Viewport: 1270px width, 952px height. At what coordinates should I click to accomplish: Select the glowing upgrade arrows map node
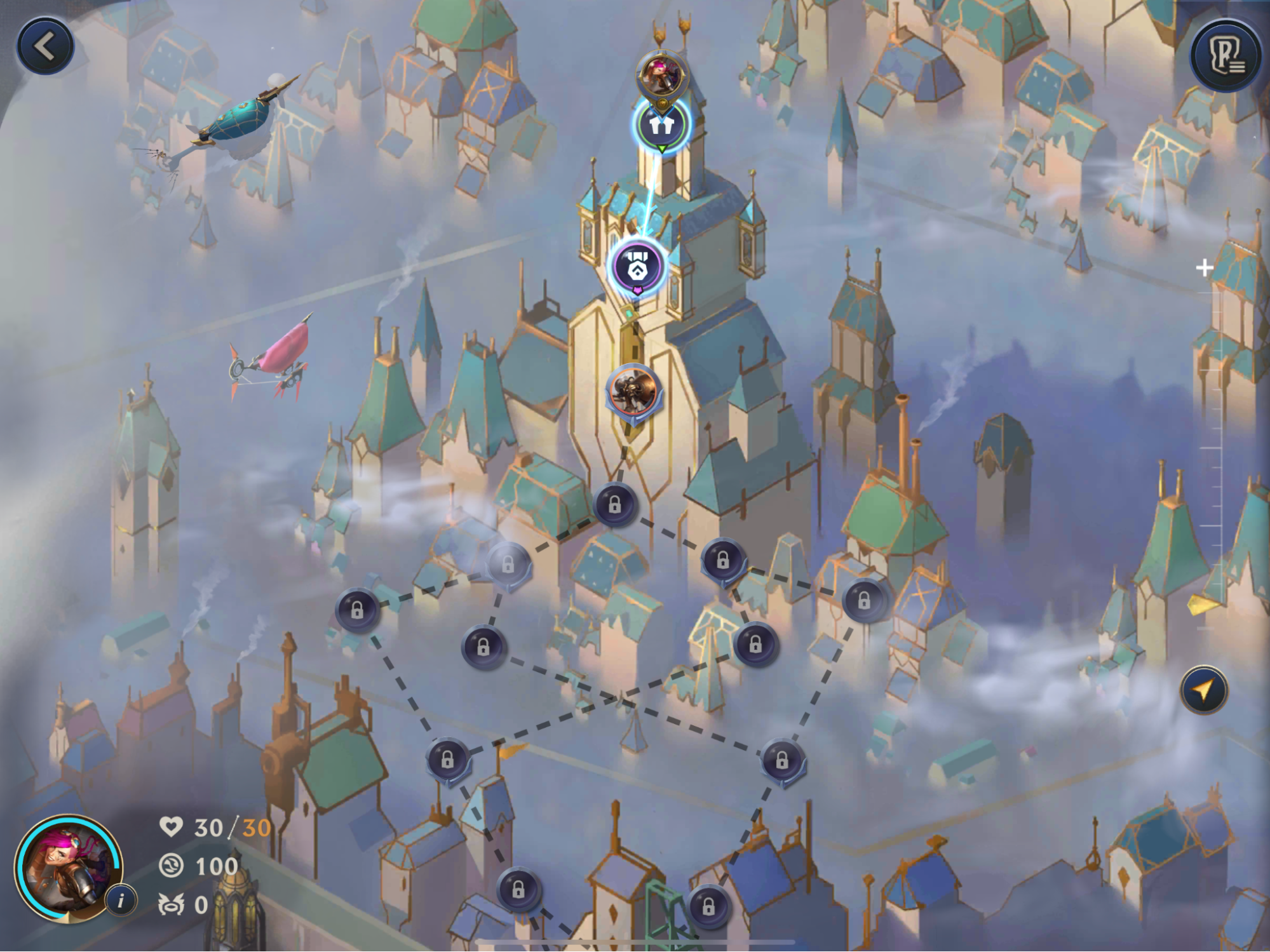tap(661, 125)
